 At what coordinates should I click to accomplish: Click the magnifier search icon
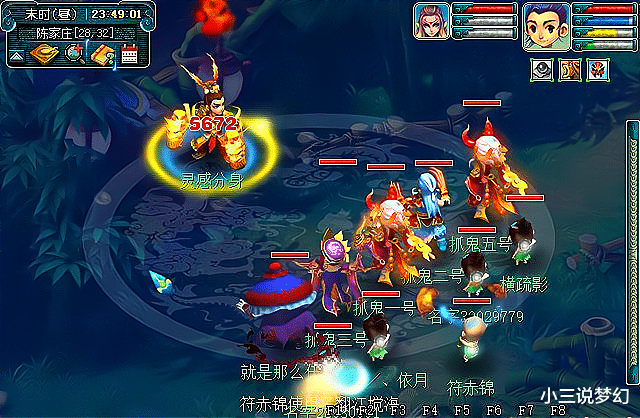click(x=73, y=54)
